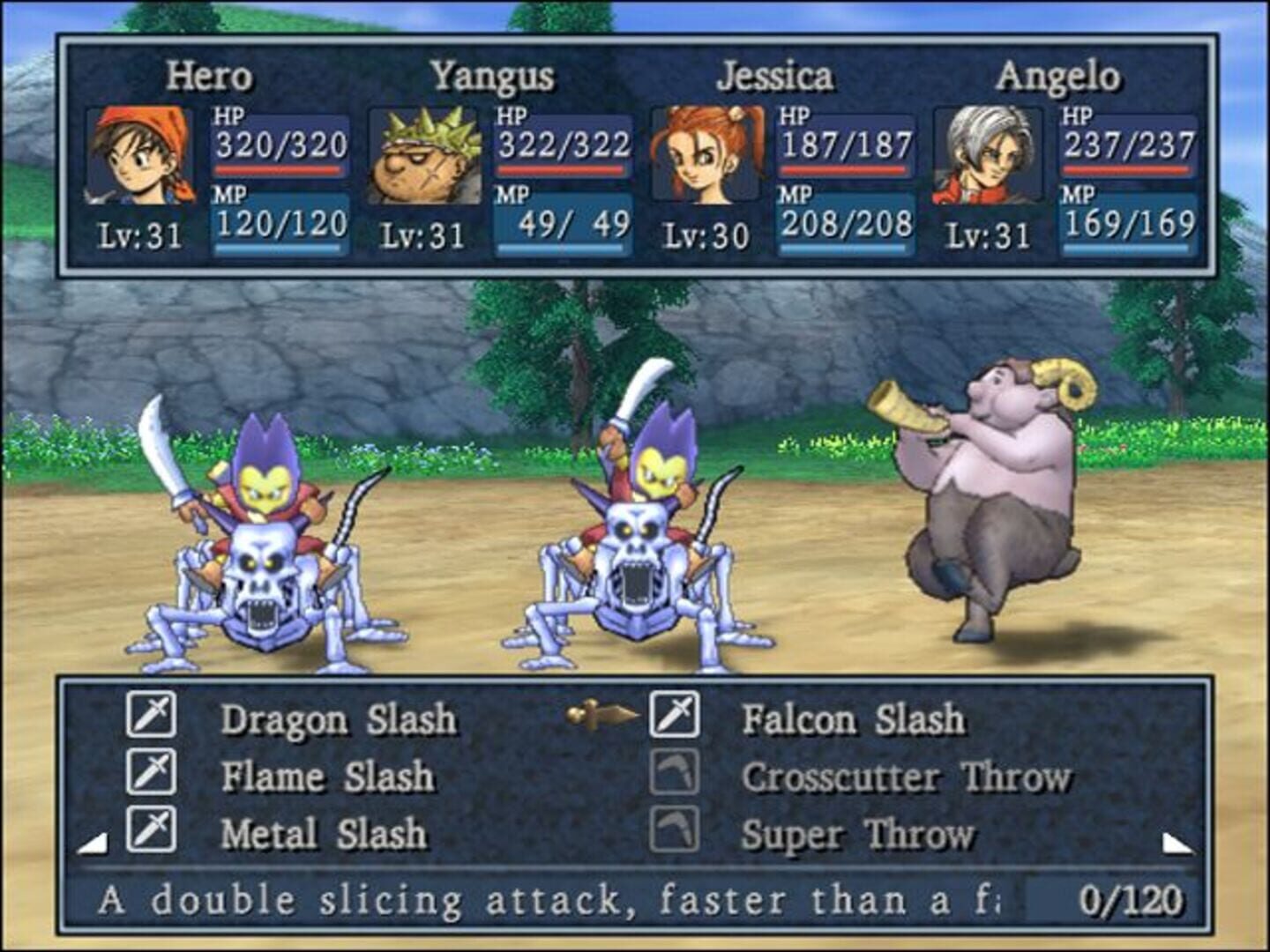Select the Hero portrait in the party panel
1270x952 pixels.
pyautogui.click(x=139, y=156)
